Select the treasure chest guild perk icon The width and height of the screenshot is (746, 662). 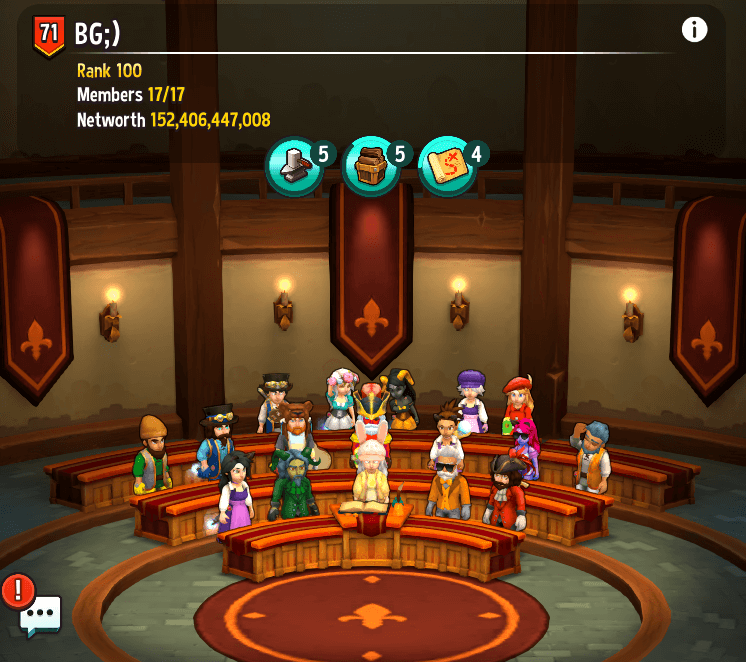(x=371, y=166)
